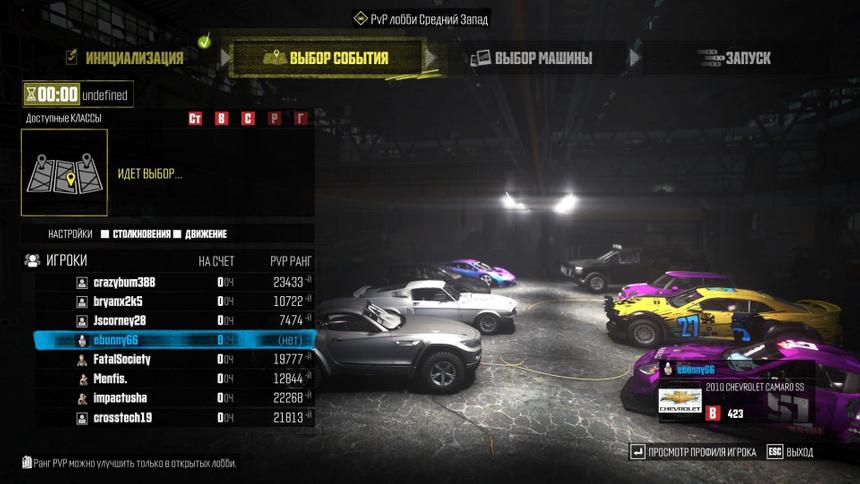Toggle the Движение setting checkbox

177,234
